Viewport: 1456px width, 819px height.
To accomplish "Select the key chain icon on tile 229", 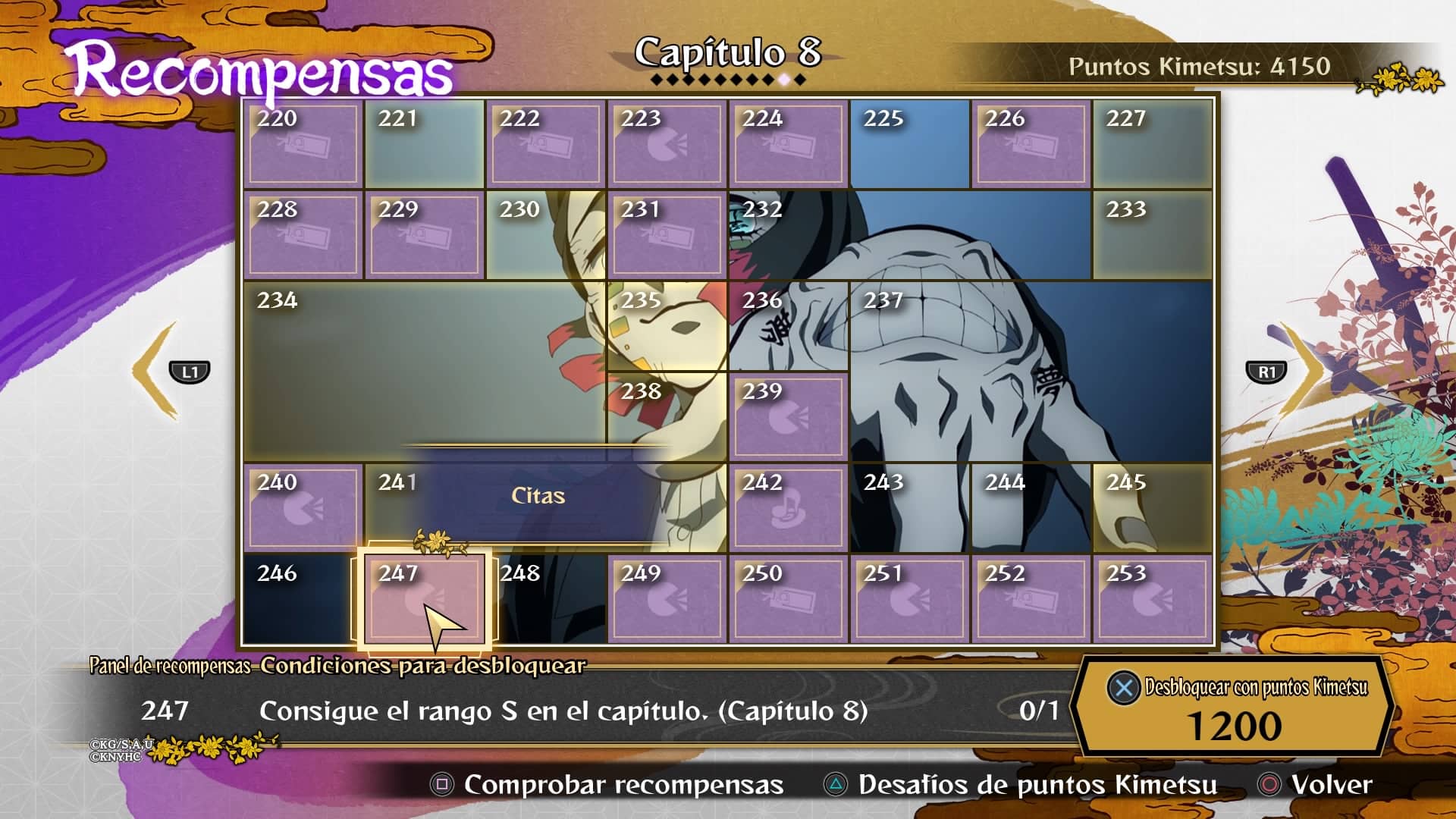I will pos(425,237).
